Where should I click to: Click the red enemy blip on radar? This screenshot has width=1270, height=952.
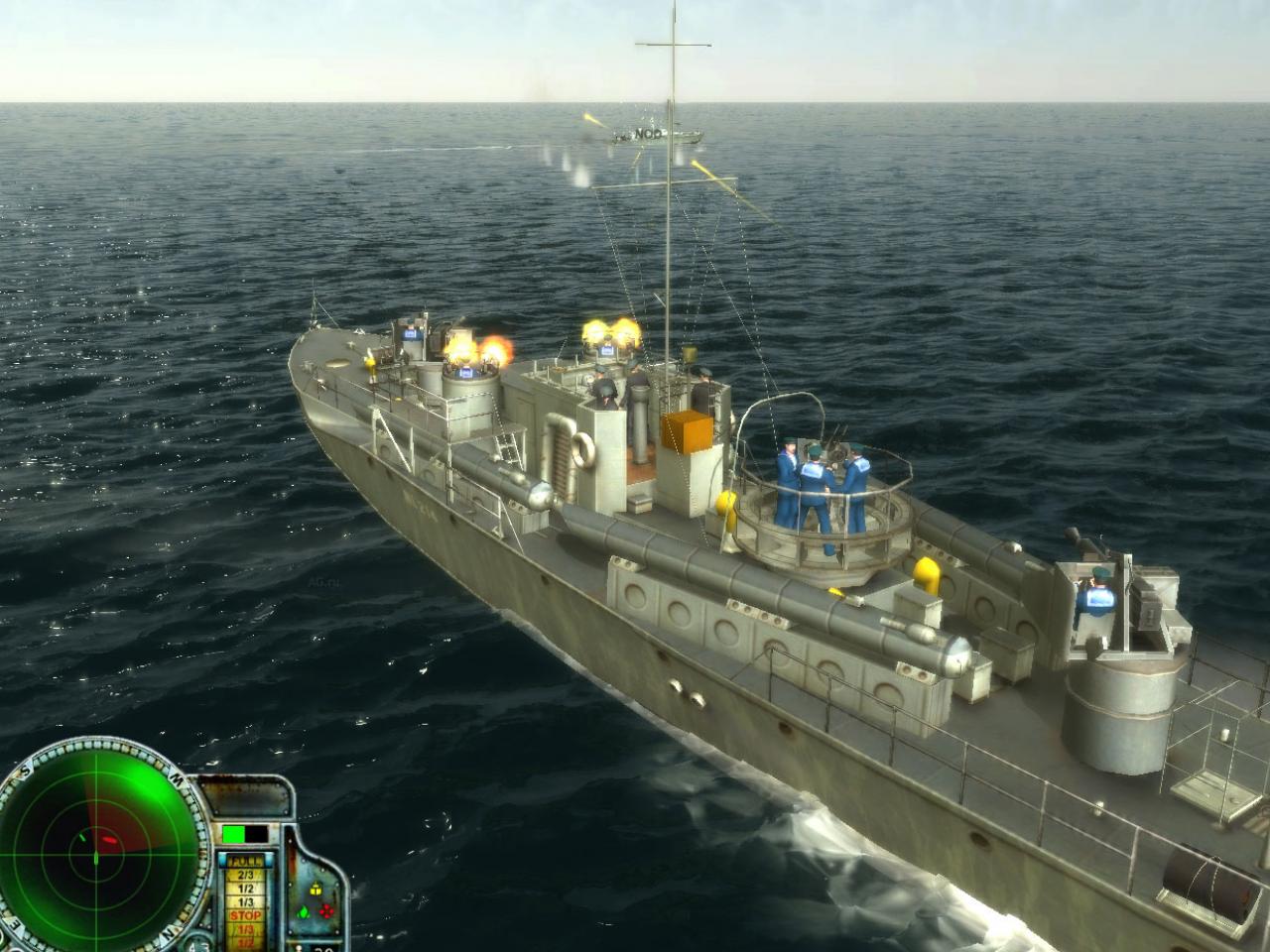click(110, 839)
